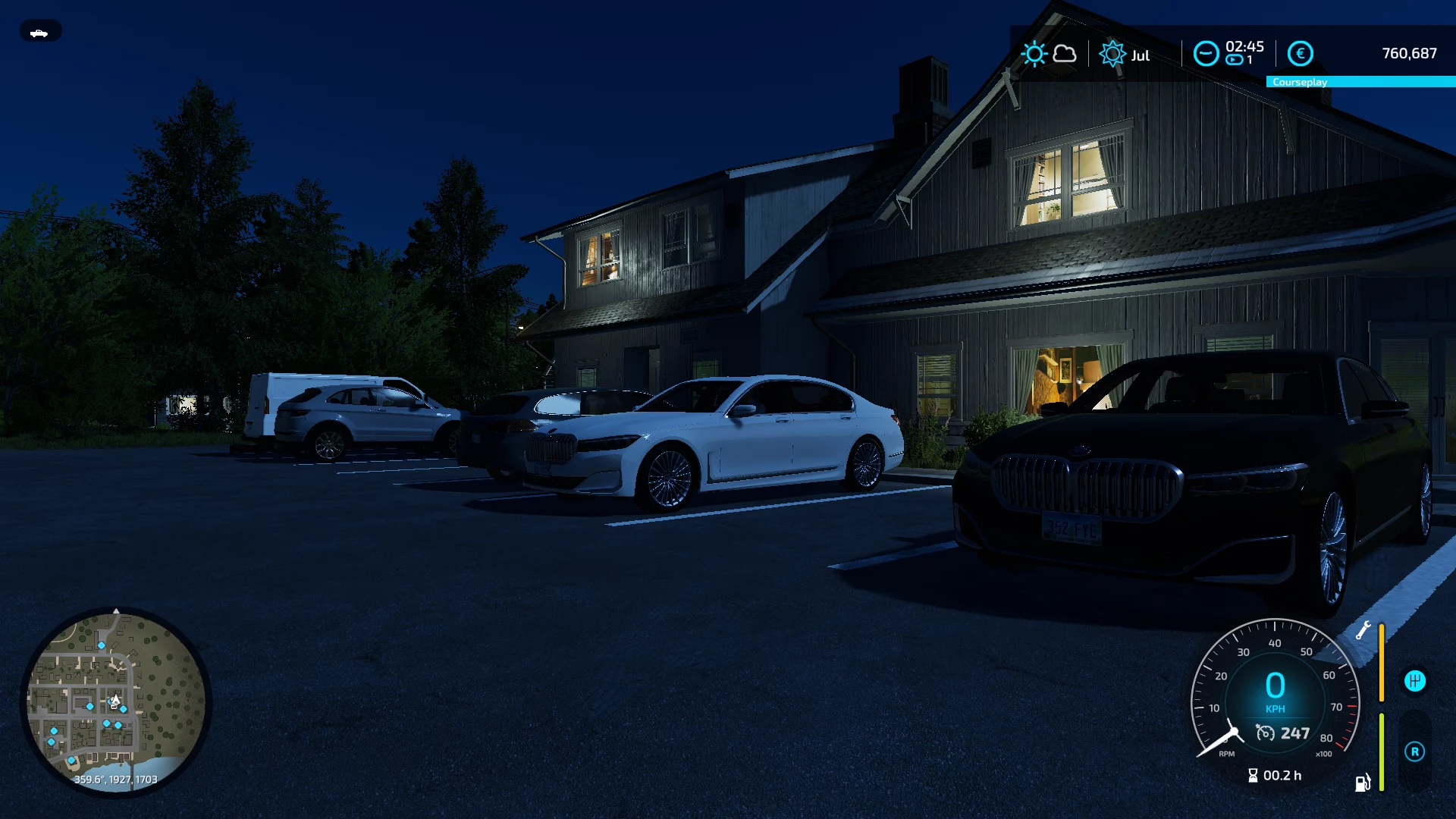Select the hourglass operating hours icon
Image resolution: width=1456 pixels, height=819 pixels.
coord(1254,775)
